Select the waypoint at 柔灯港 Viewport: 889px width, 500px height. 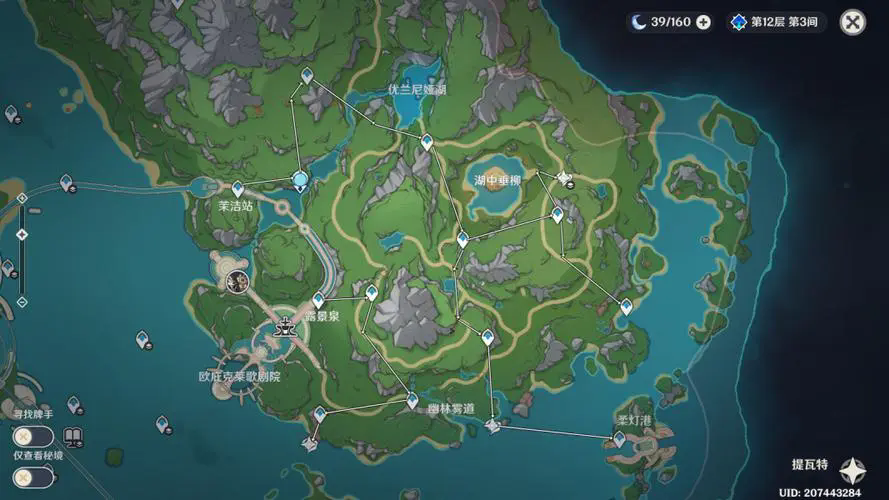(x=619, y=438)
